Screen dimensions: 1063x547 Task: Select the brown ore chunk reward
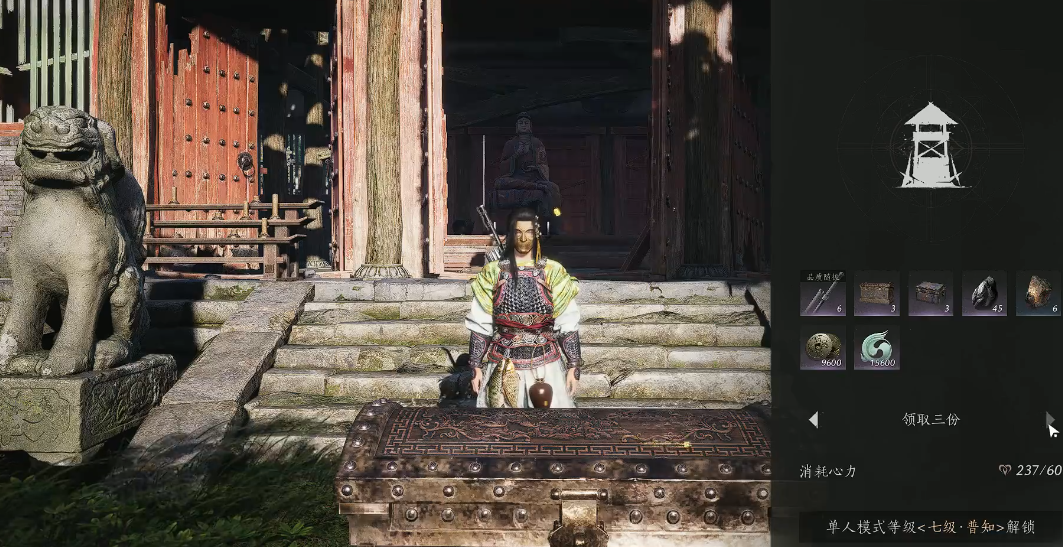coord(1037,293)
